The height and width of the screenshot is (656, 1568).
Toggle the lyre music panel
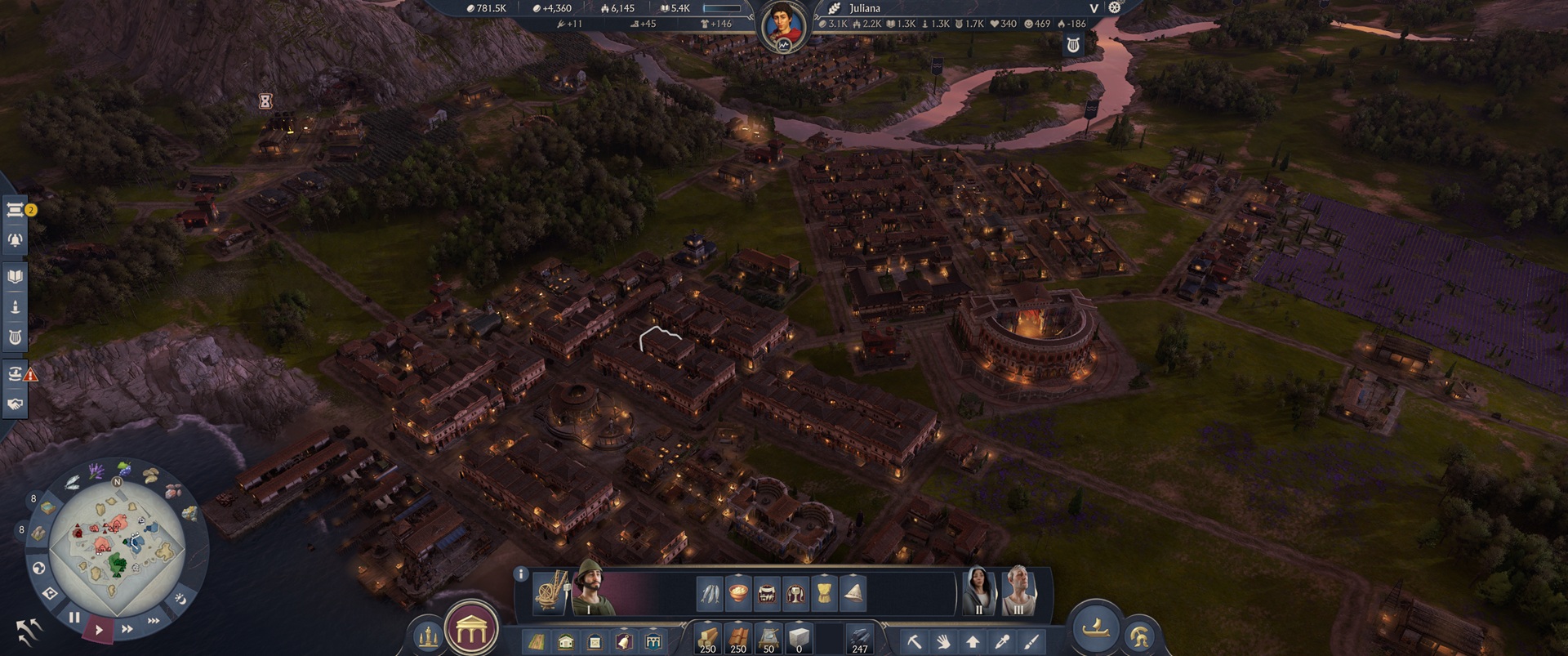pos(15,337)
